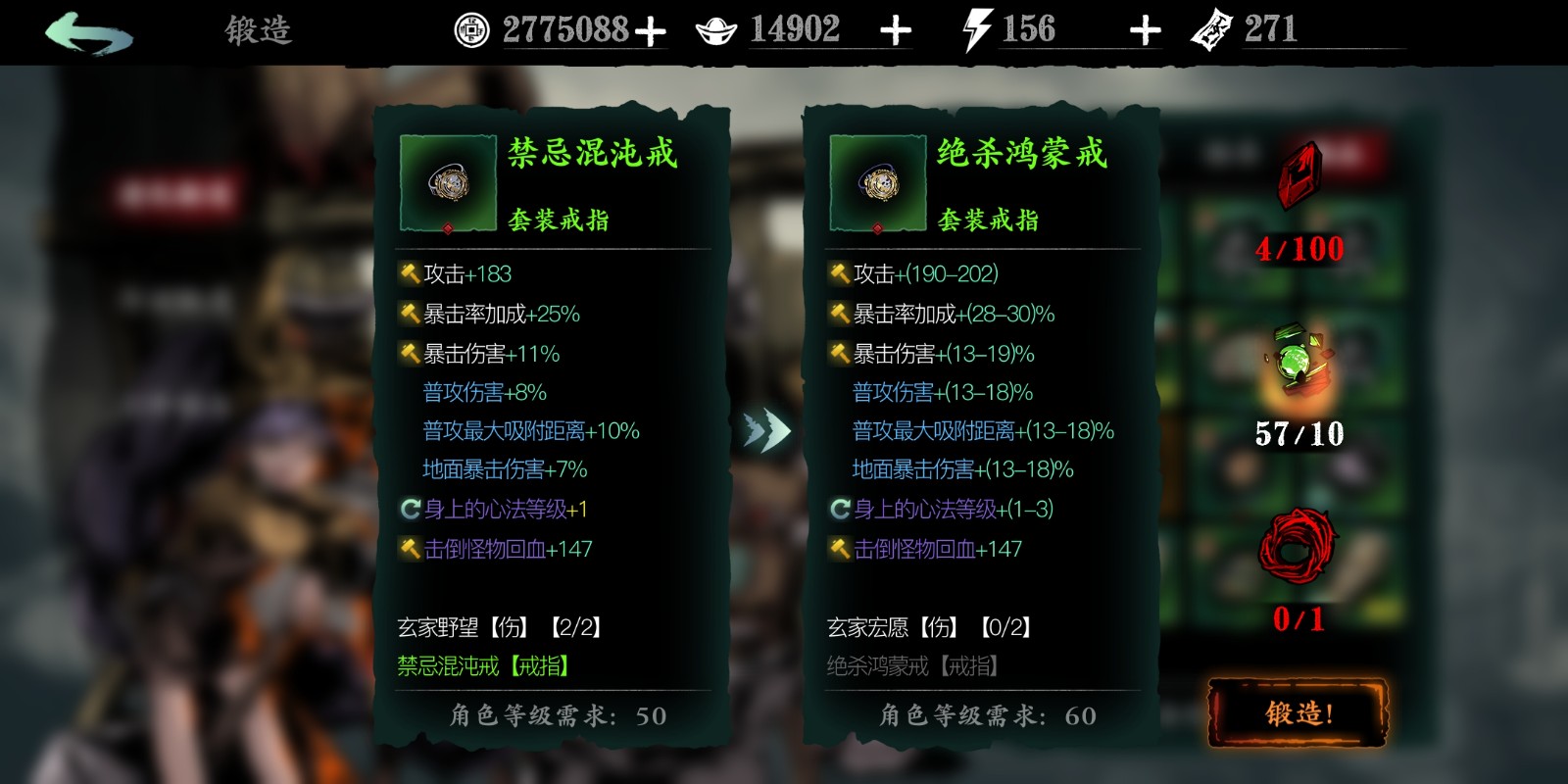Click the plus next to the lightning counter

point(1144,28)
